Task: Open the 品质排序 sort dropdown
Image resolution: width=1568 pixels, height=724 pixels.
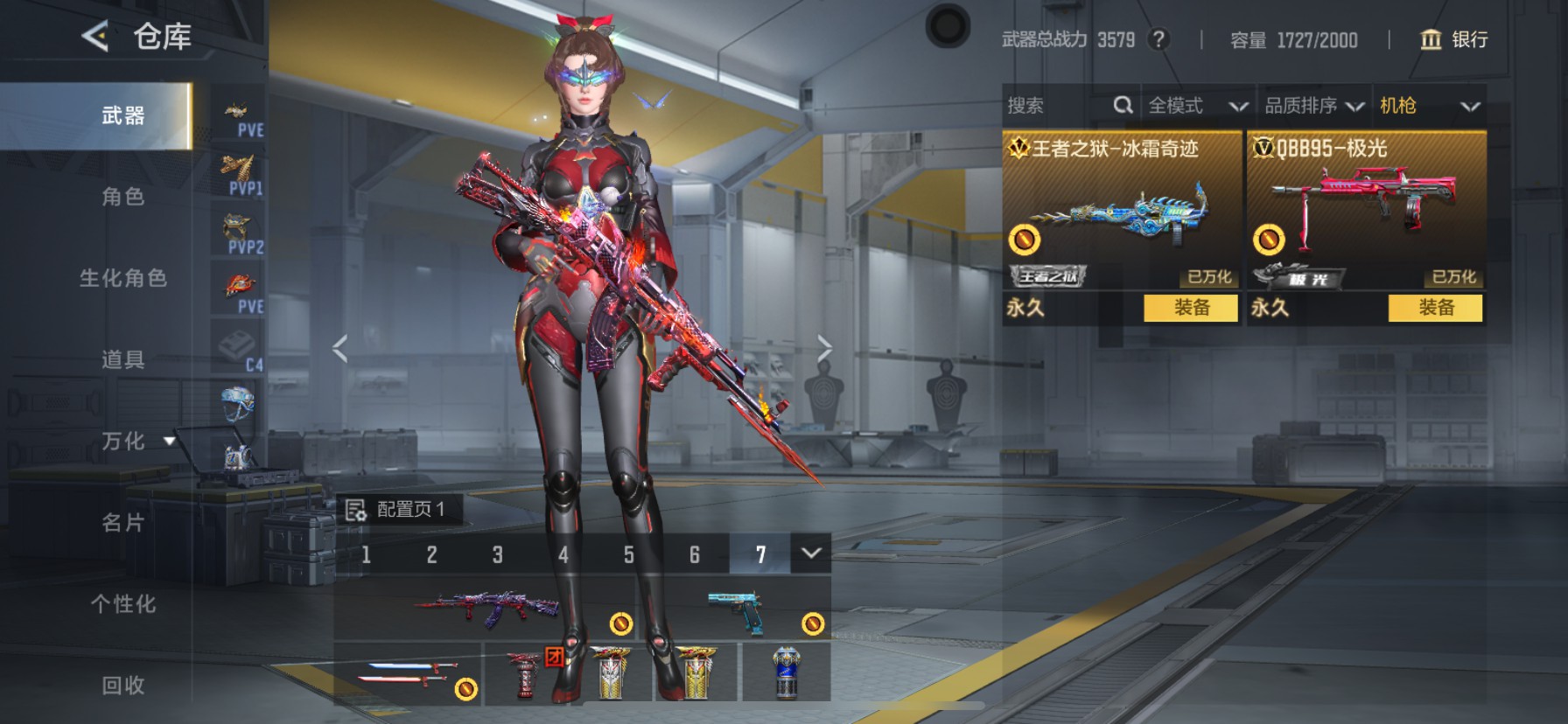Action: pos(1313,106)
